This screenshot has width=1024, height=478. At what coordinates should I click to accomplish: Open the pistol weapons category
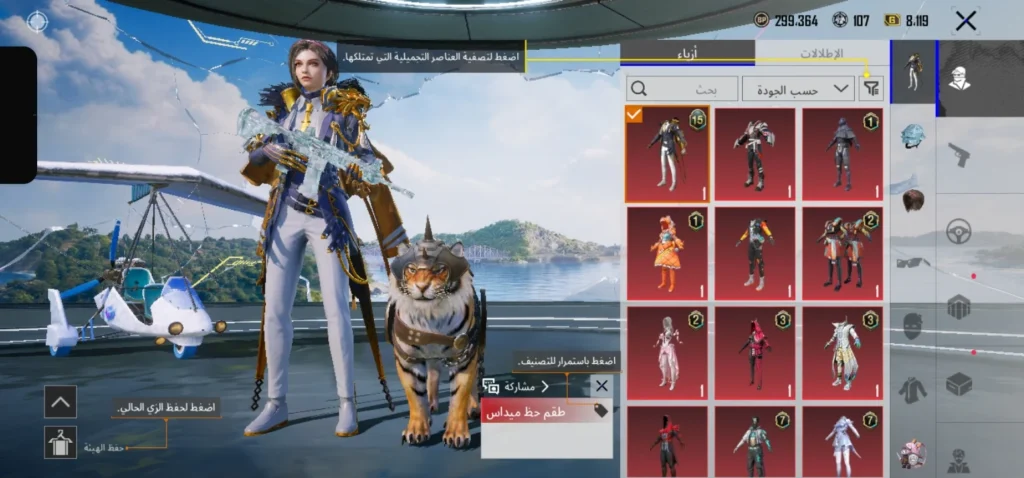pyautogui.click(x=959, y=155)
